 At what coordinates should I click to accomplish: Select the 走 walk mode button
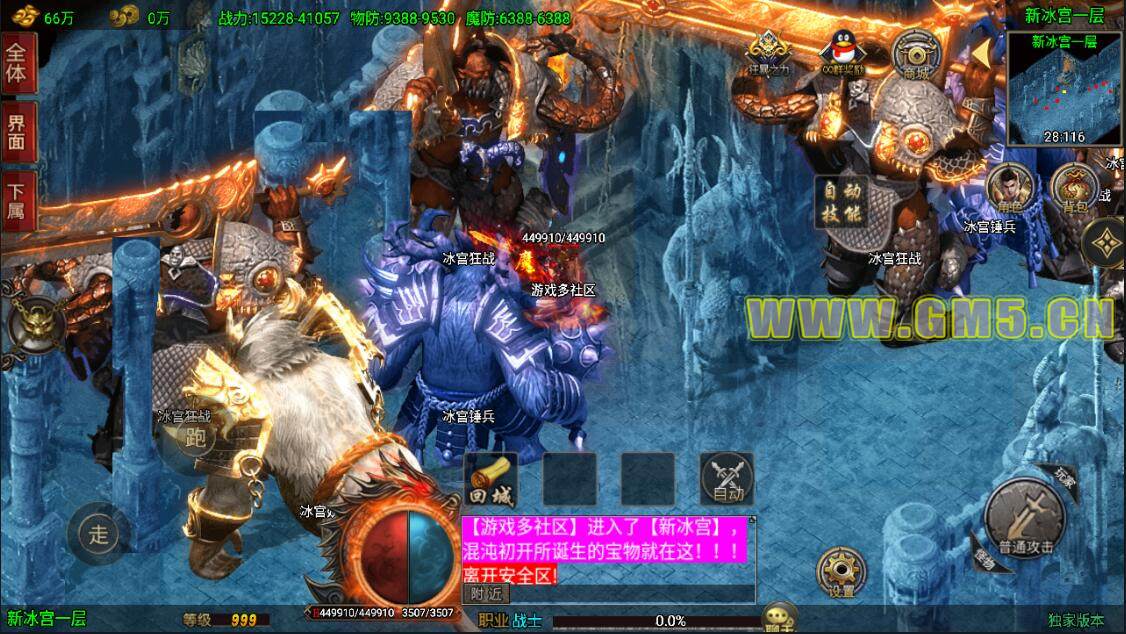(98, 532)
